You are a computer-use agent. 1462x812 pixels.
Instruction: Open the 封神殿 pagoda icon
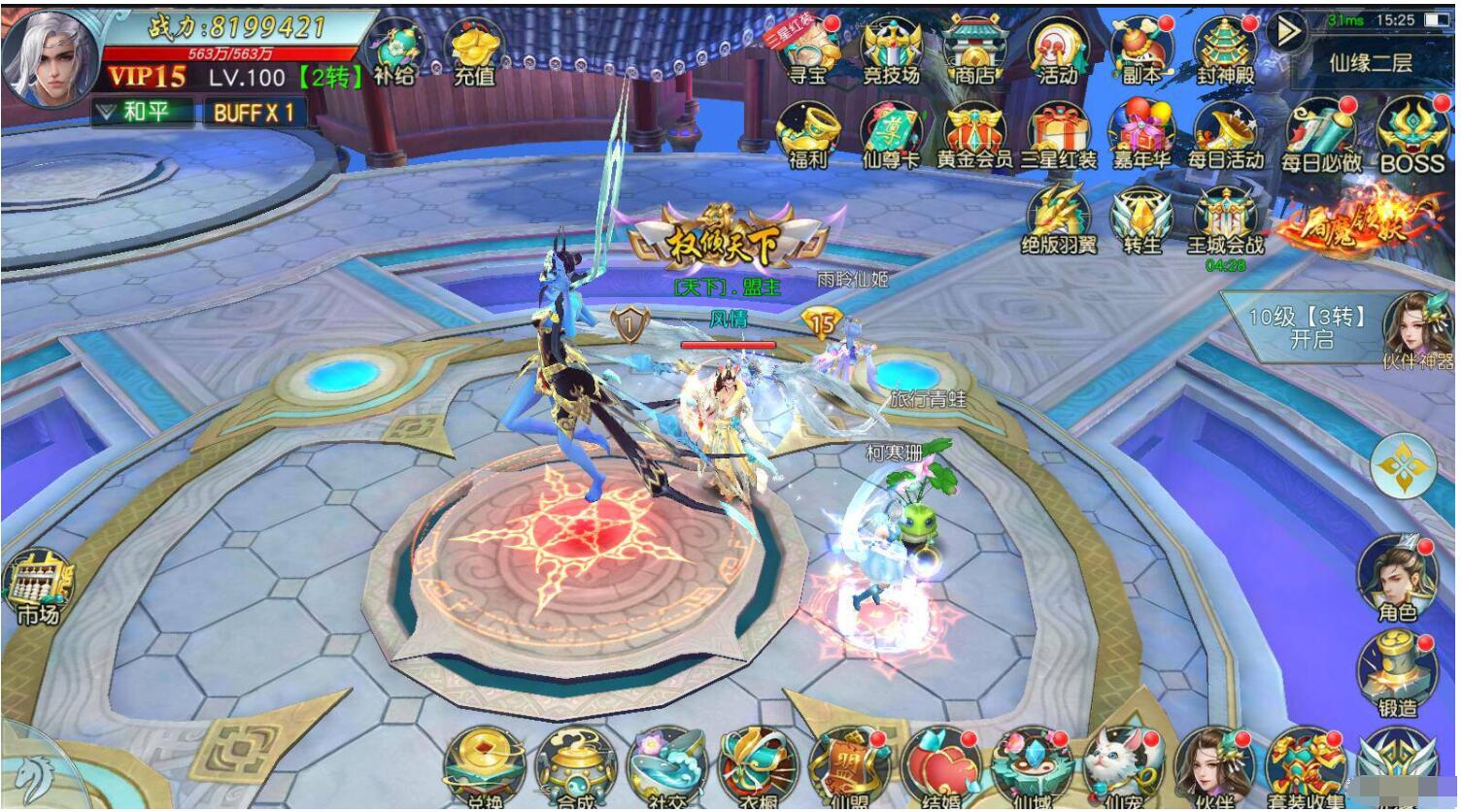pos(1225,49)
